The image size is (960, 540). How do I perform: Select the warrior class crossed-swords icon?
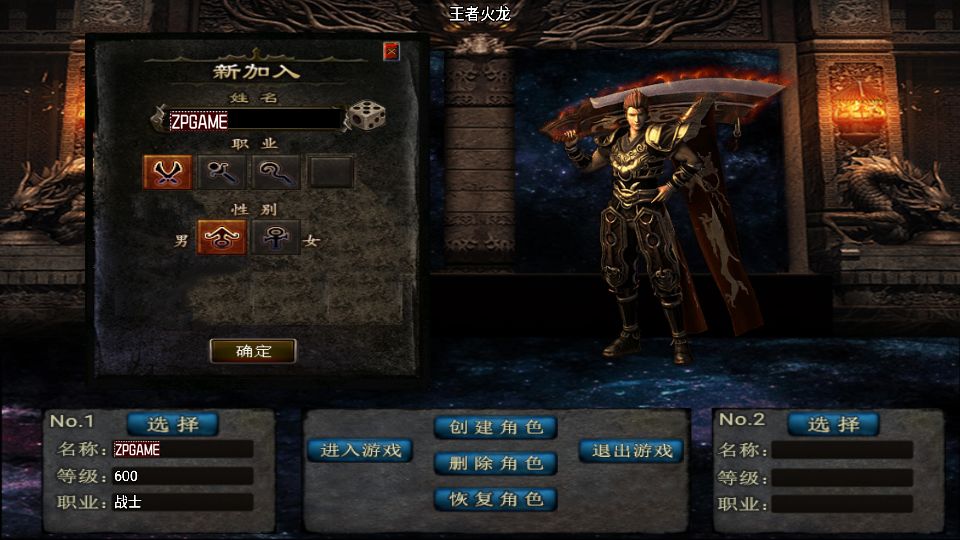point(168,173)
